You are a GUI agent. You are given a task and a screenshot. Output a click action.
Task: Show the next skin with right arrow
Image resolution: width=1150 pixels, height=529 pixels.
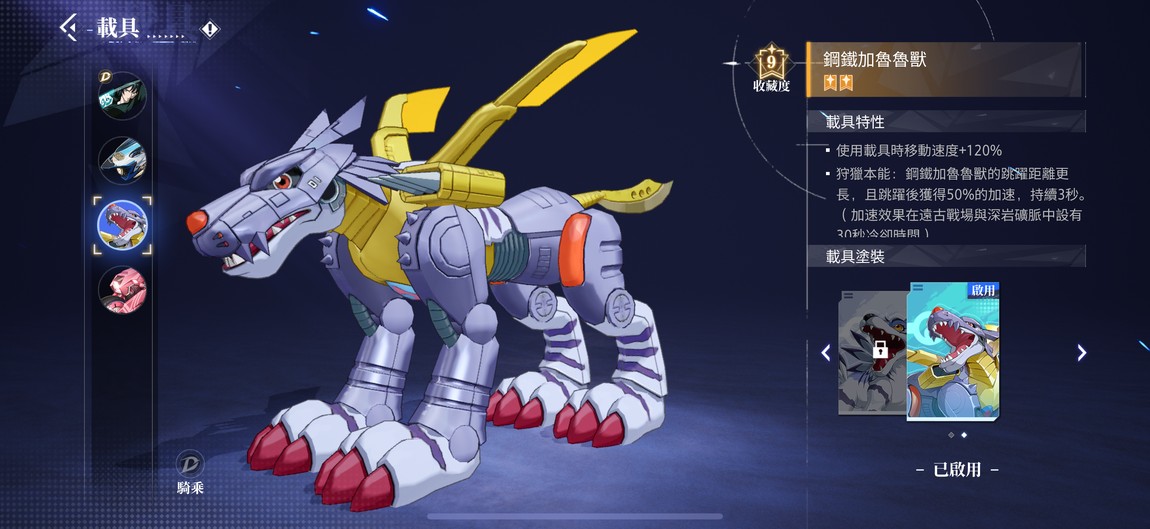(x=1081, y=352)
